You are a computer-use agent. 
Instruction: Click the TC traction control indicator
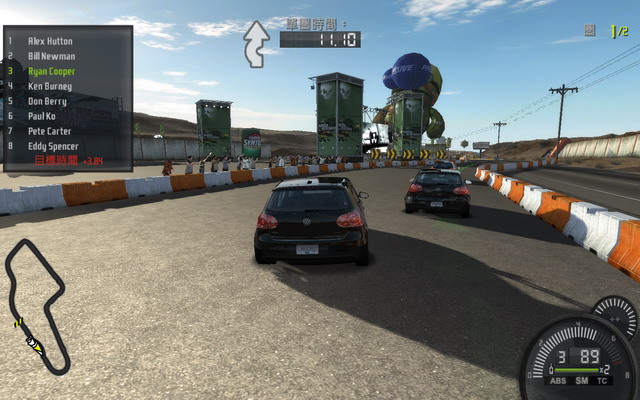coord(602,381)
